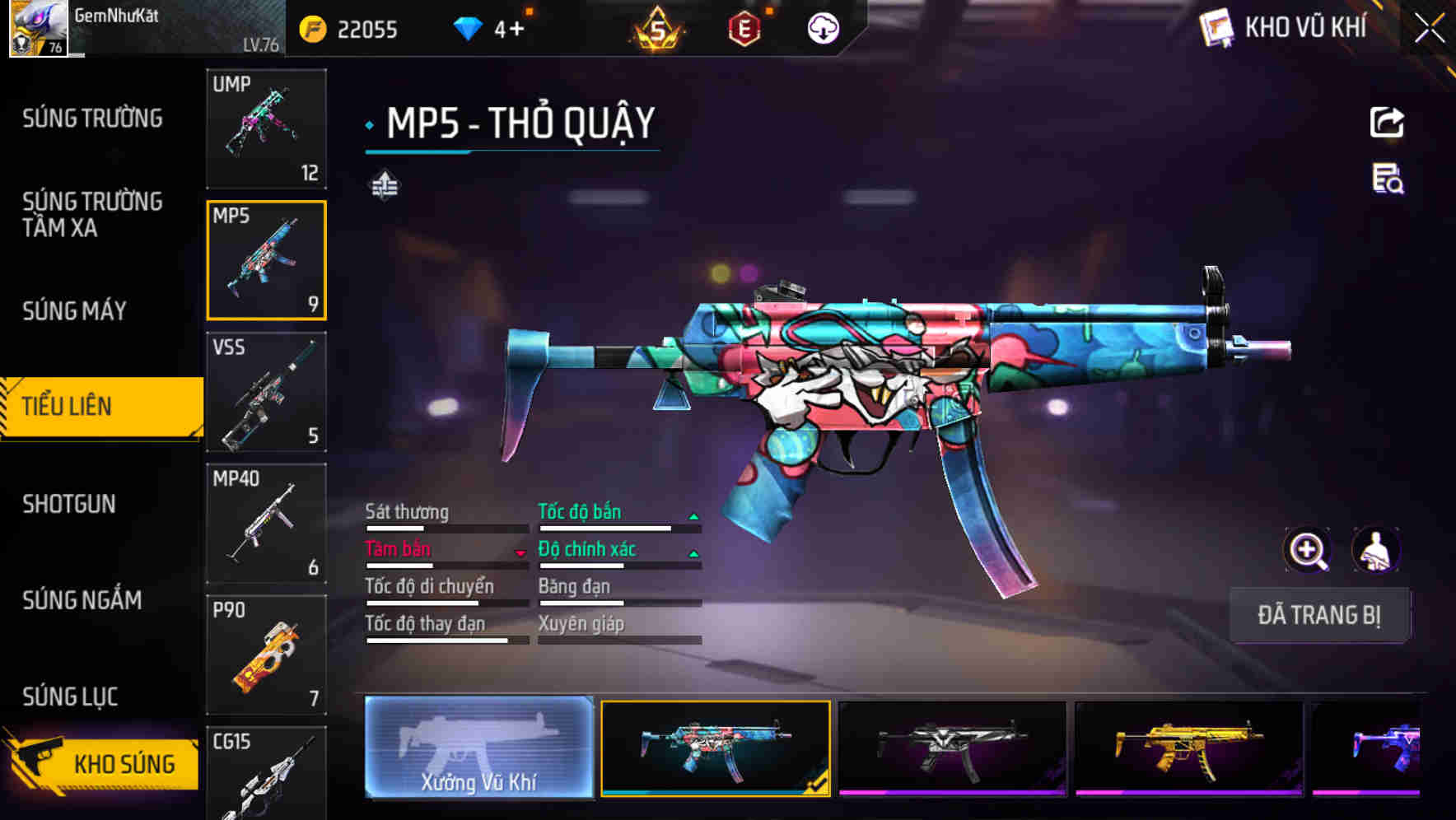Select the Shotgun category
Image resolution: width=1456 pixels, height=820 pixels.
pos(69,504)
